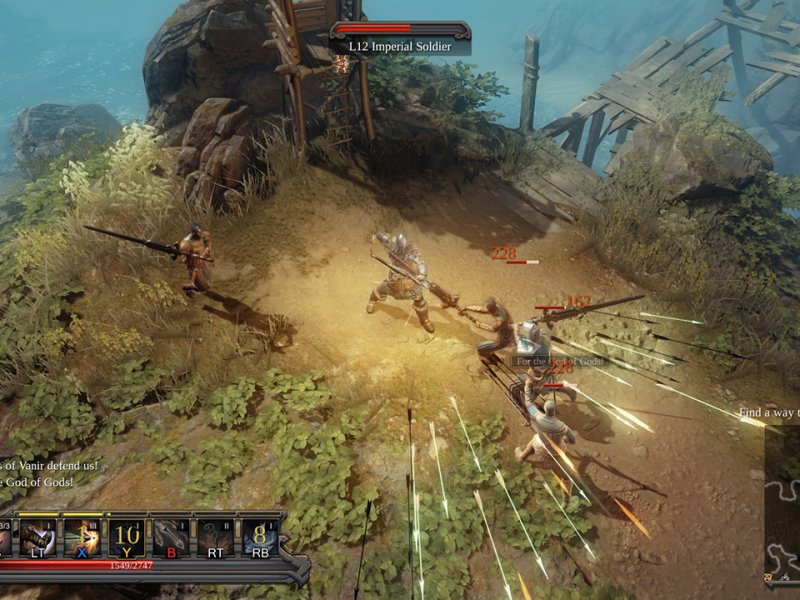The image size is (800, 600).
Task: Use the glowing sword thrust skill marked X
Action: pyautogui.click(x=81, y=537)
